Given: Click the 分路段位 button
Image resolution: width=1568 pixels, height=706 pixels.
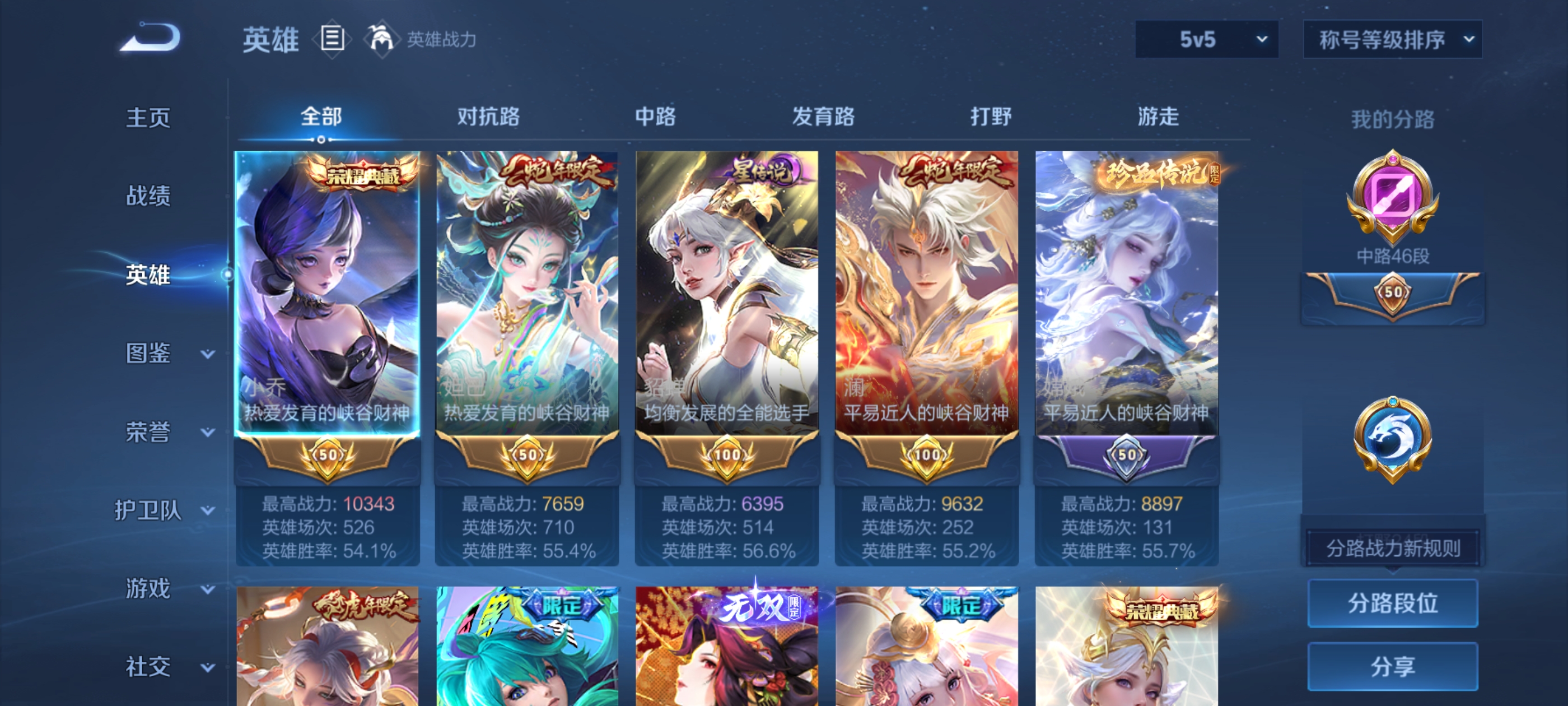Looking at the screenshot, I should point(1393,603).
